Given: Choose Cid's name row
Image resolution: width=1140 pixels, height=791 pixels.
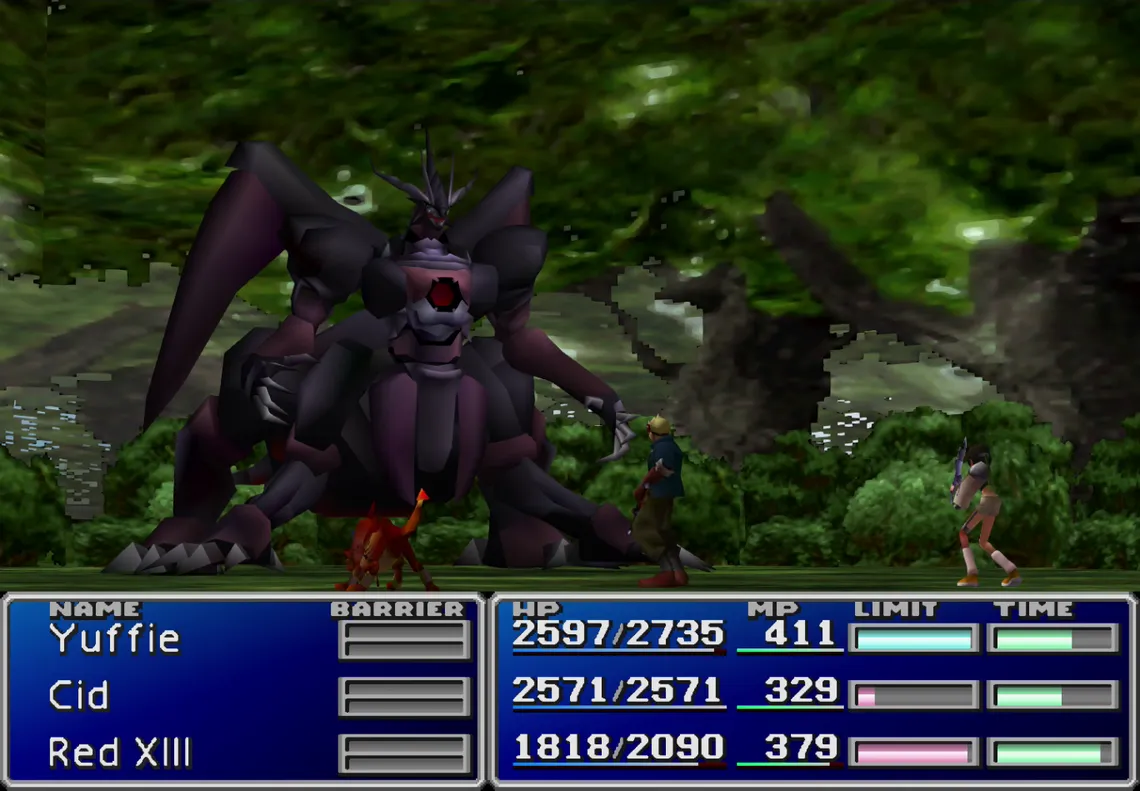Looking at the screenshot, I should [78, 696].
